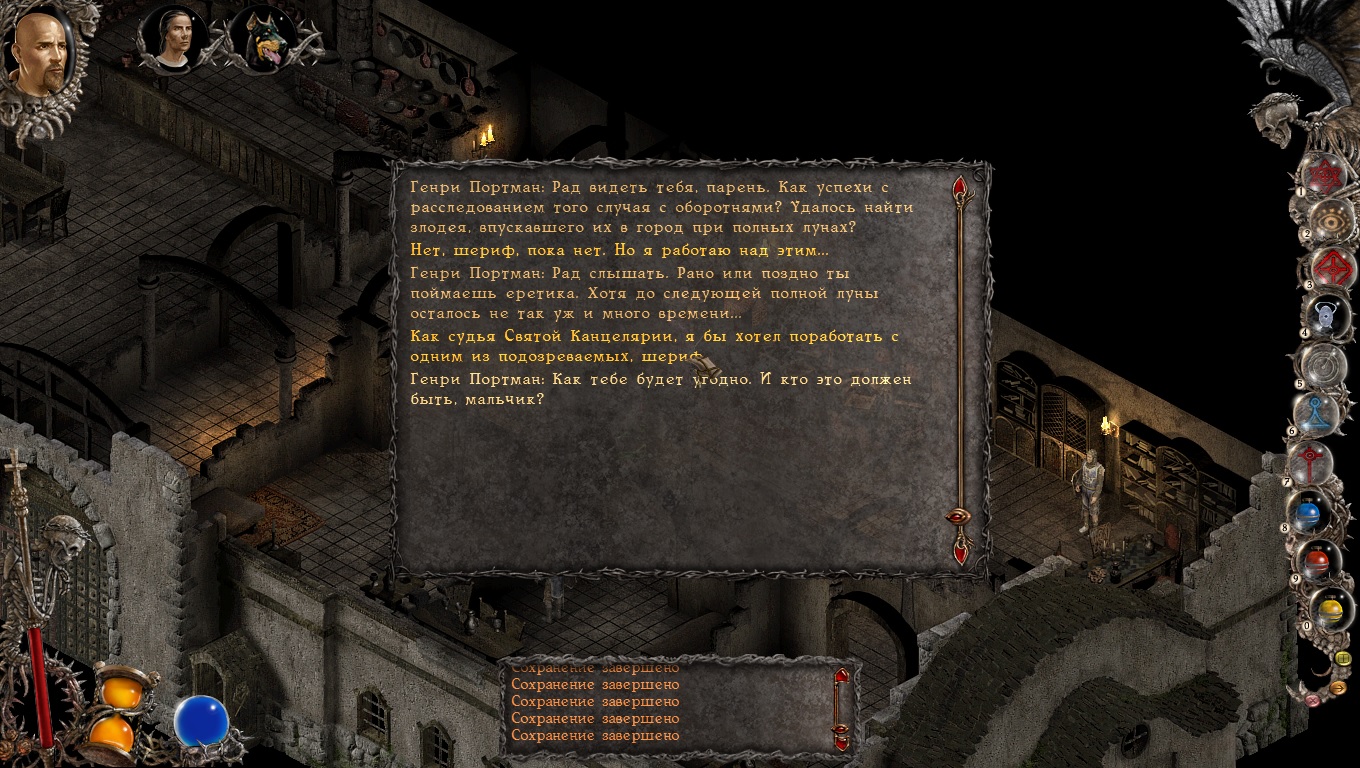Image resolution: width=1360 pixels, height=768 pixels.
Task: Activate the red cross sigil in slot 7
Action: coord(1311,462)
